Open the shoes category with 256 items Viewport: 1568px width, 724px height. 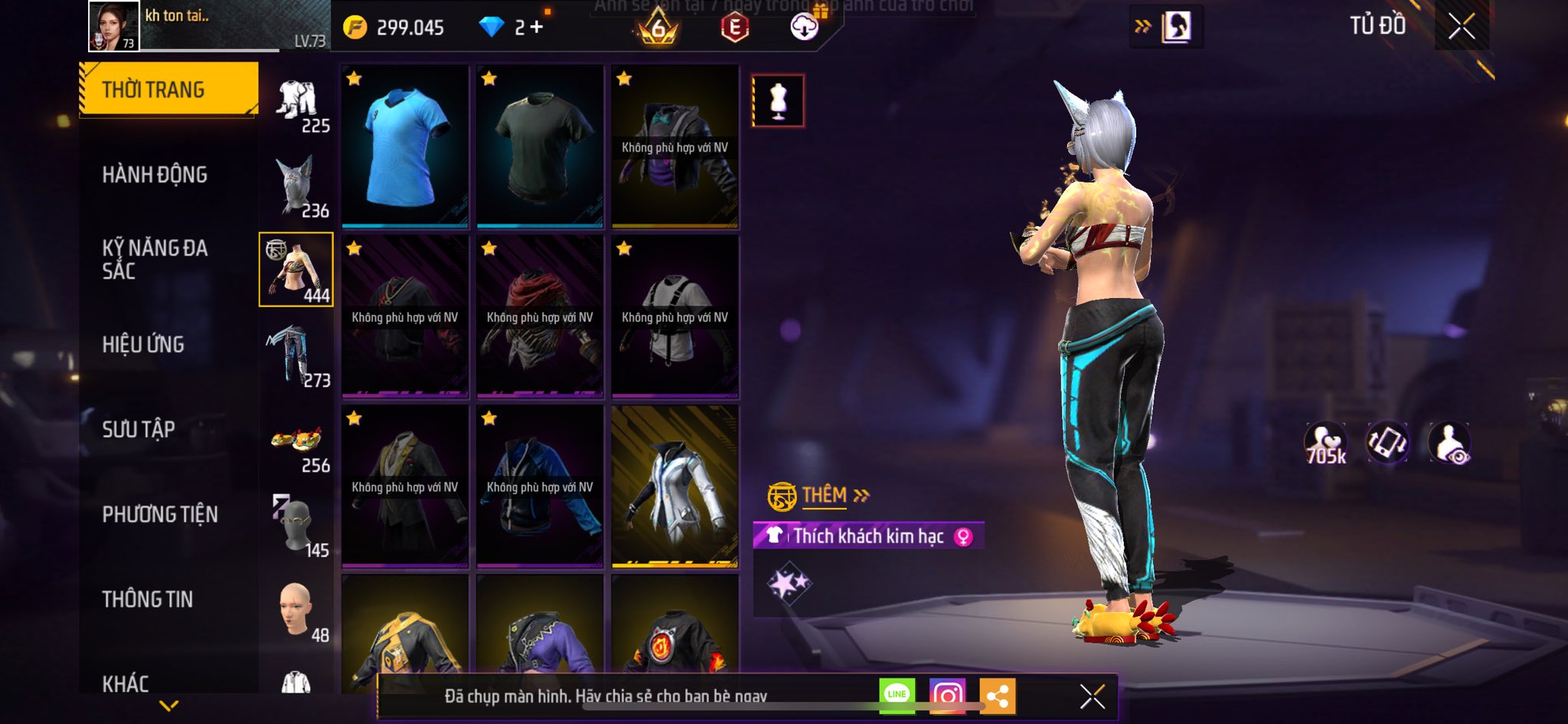click(x=296, y=442)
